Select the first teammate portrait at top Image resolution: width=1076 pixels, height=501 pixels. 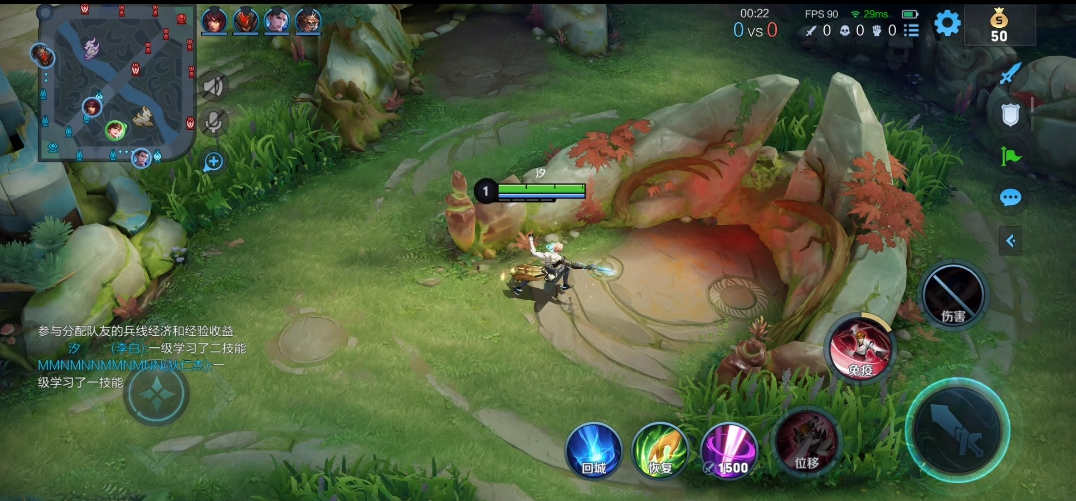point(213,20)
